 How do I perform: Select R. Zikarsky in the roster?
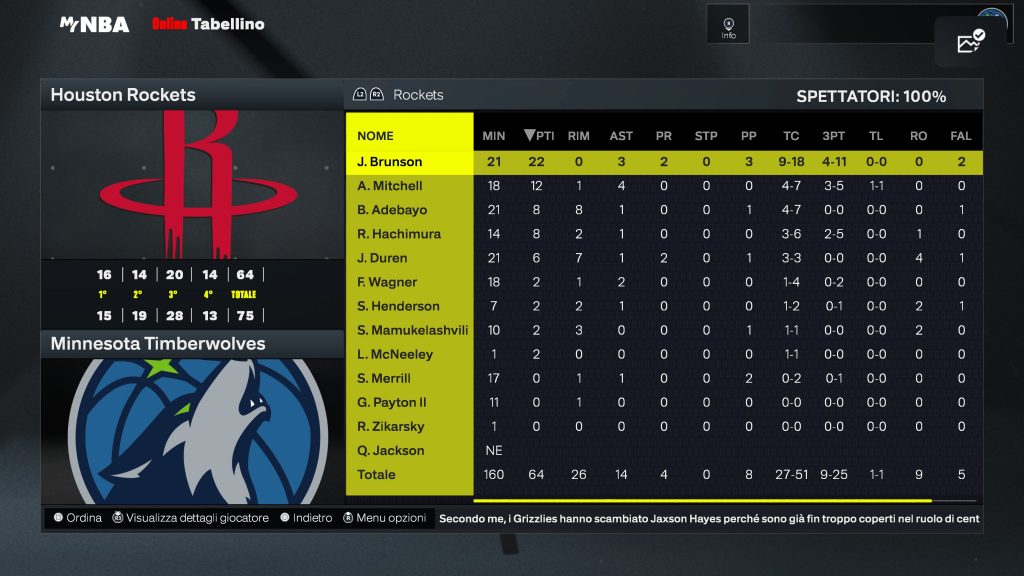pos(390,426)
